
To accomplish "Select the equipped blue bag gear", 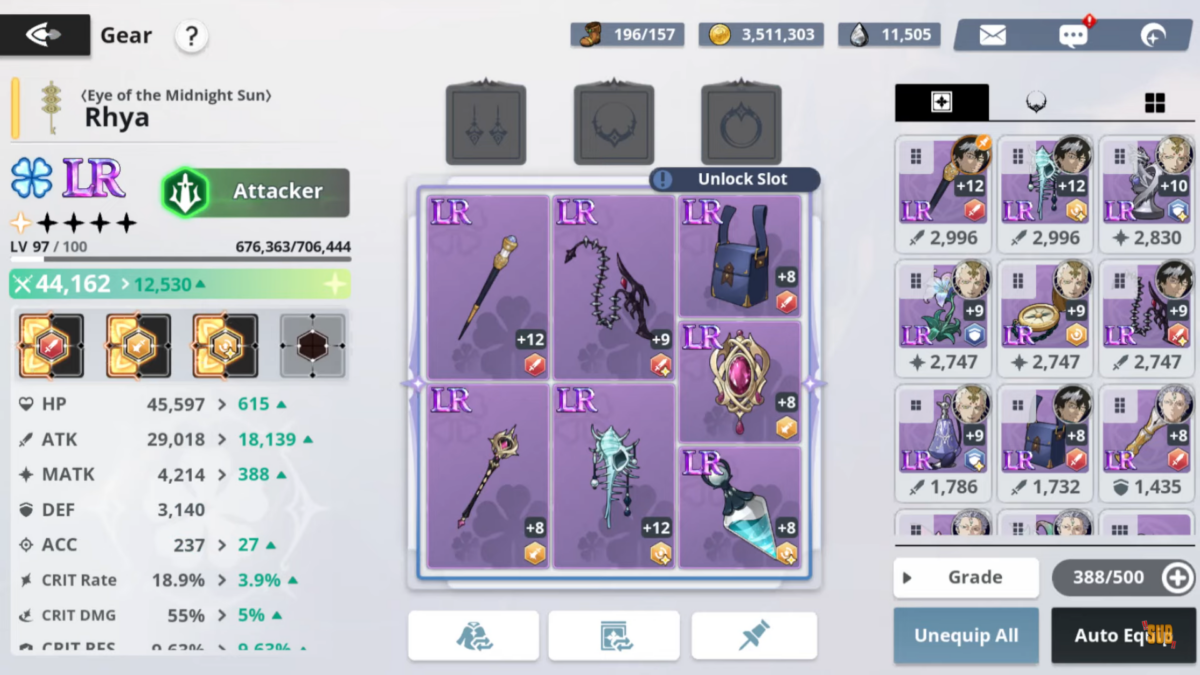I will tap(740, 256).
